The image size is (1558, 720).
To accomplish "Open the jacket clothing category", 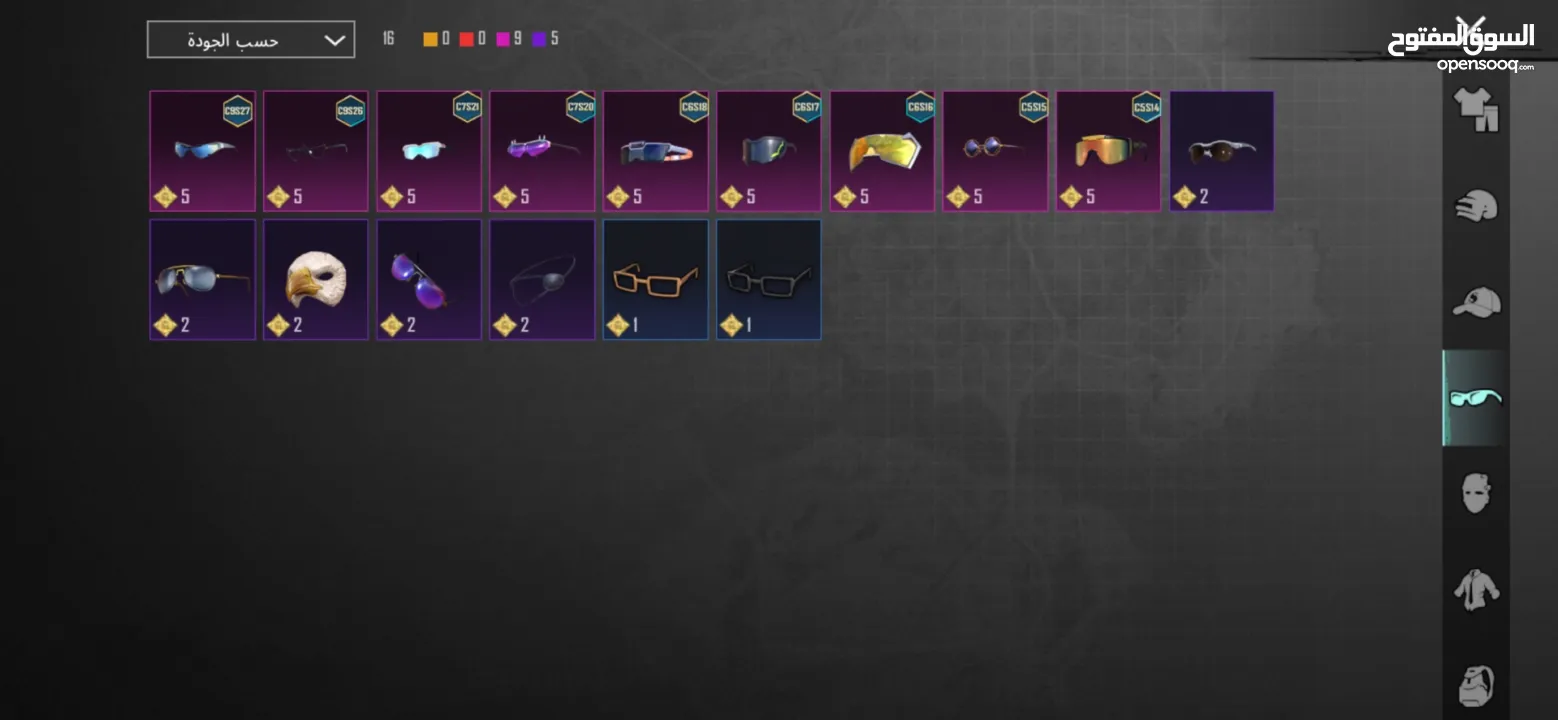I will [x=1476, y=590].
